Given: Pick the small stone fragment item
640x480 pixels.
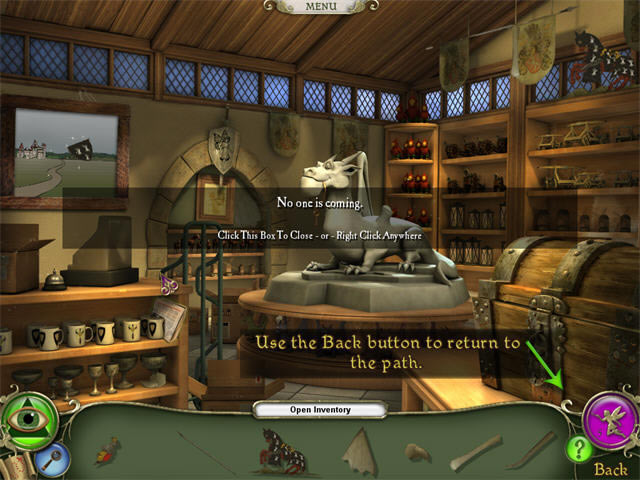Looking at the screenshot, I should (x=418, y=451).
